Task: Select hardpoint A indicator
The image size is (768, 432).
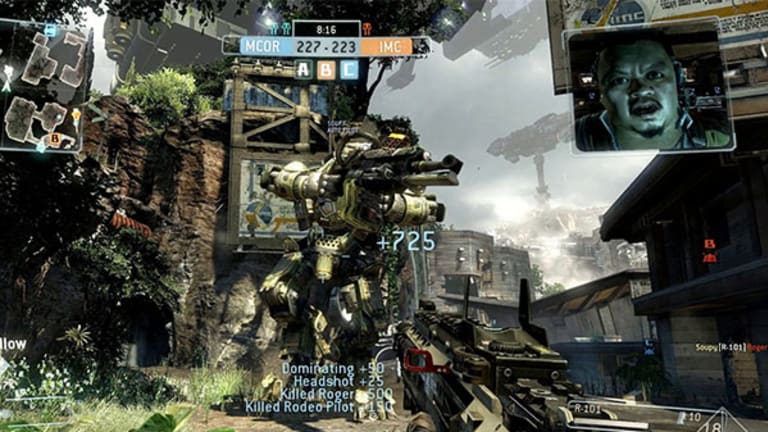Action: [303, 69]
